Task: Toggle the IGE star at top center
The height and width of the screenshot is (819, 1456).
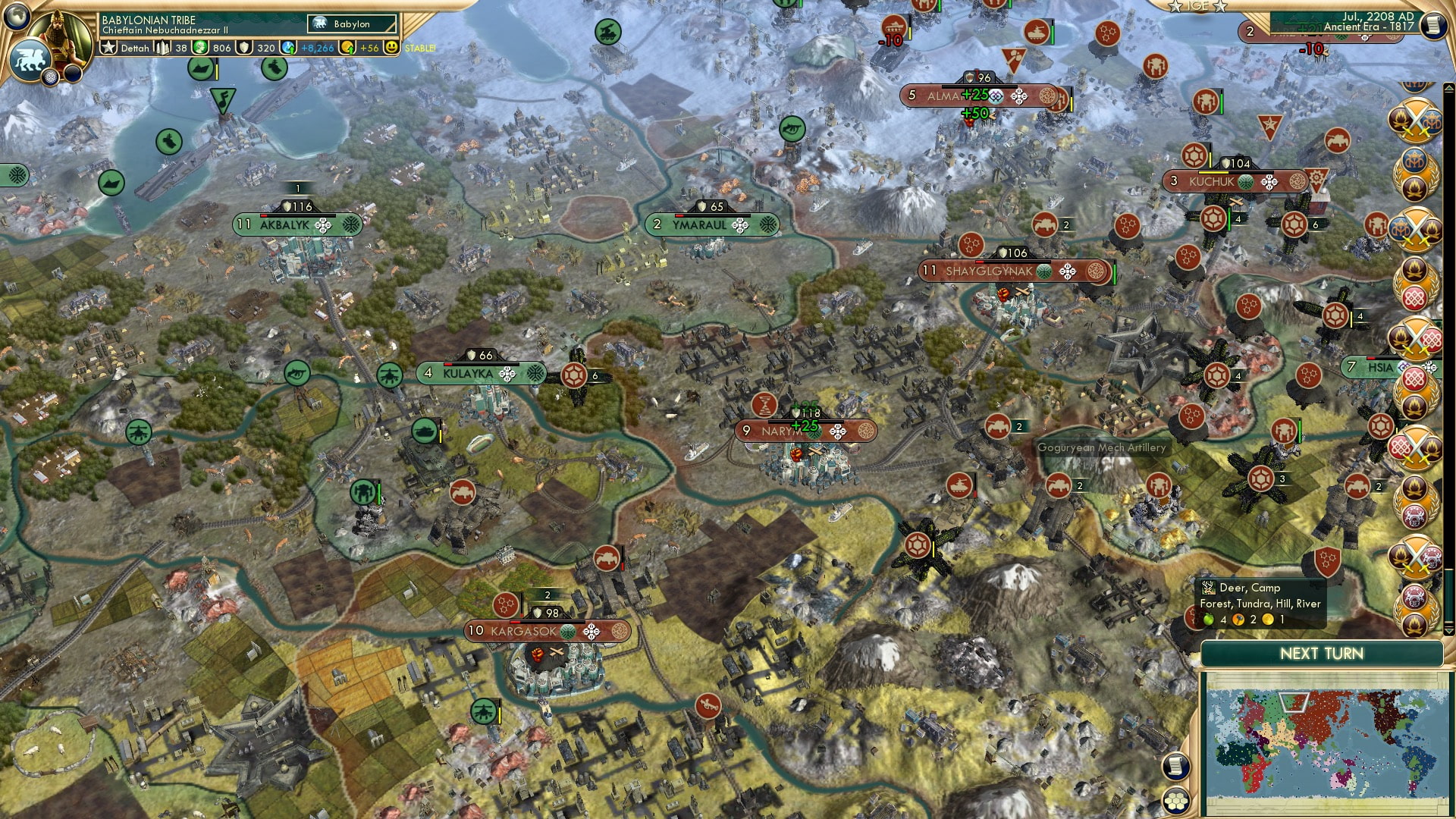Action: (1175, 8)
